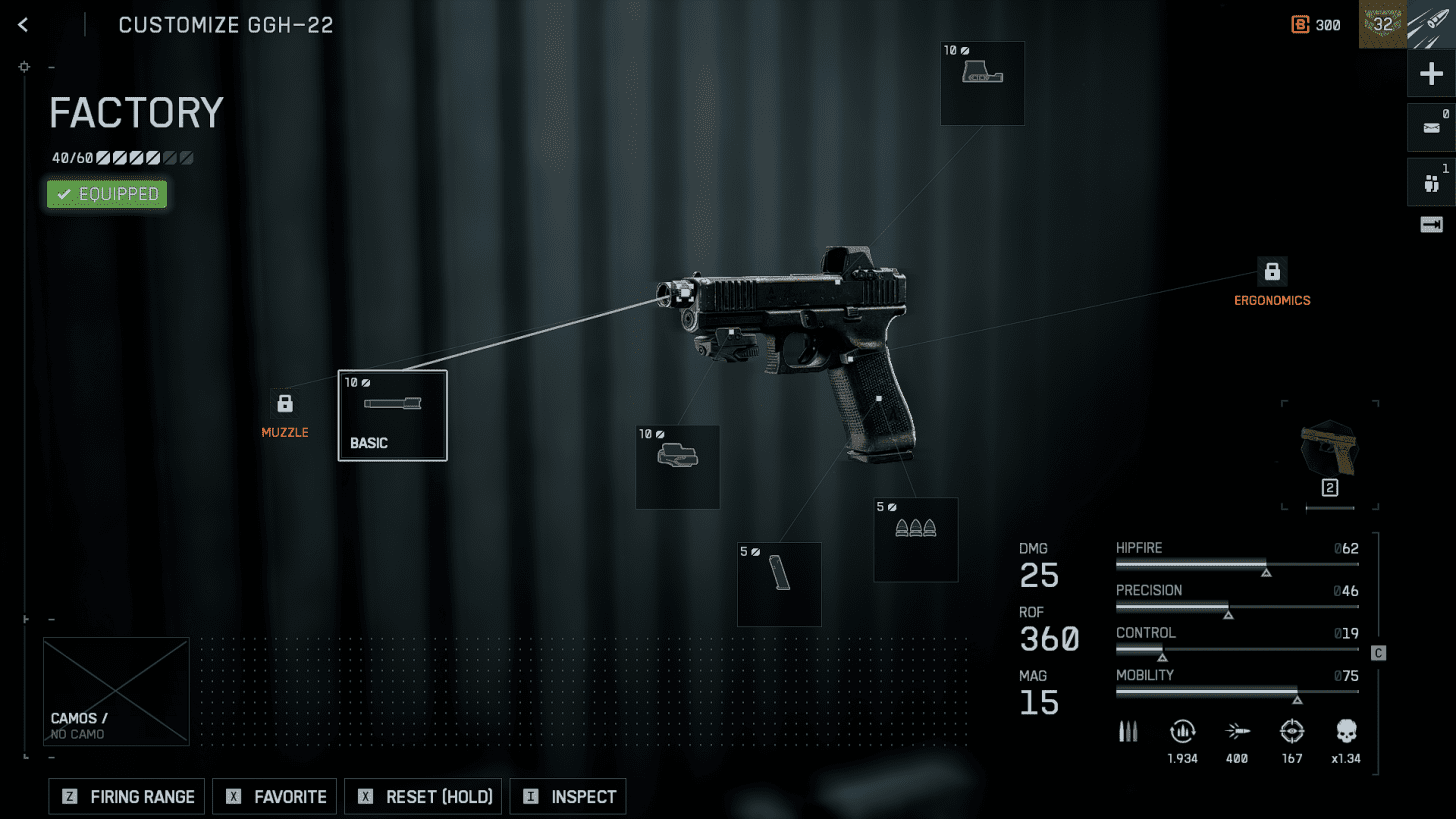Enter the FIRING RANGE

(126, 796)
